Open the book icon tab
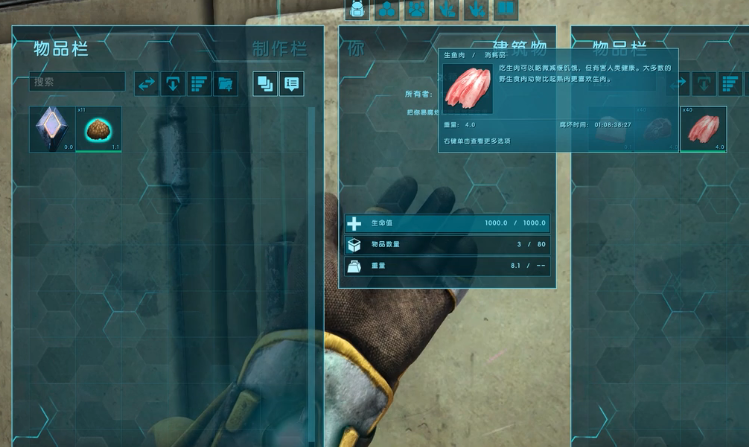 pos(507,10)
